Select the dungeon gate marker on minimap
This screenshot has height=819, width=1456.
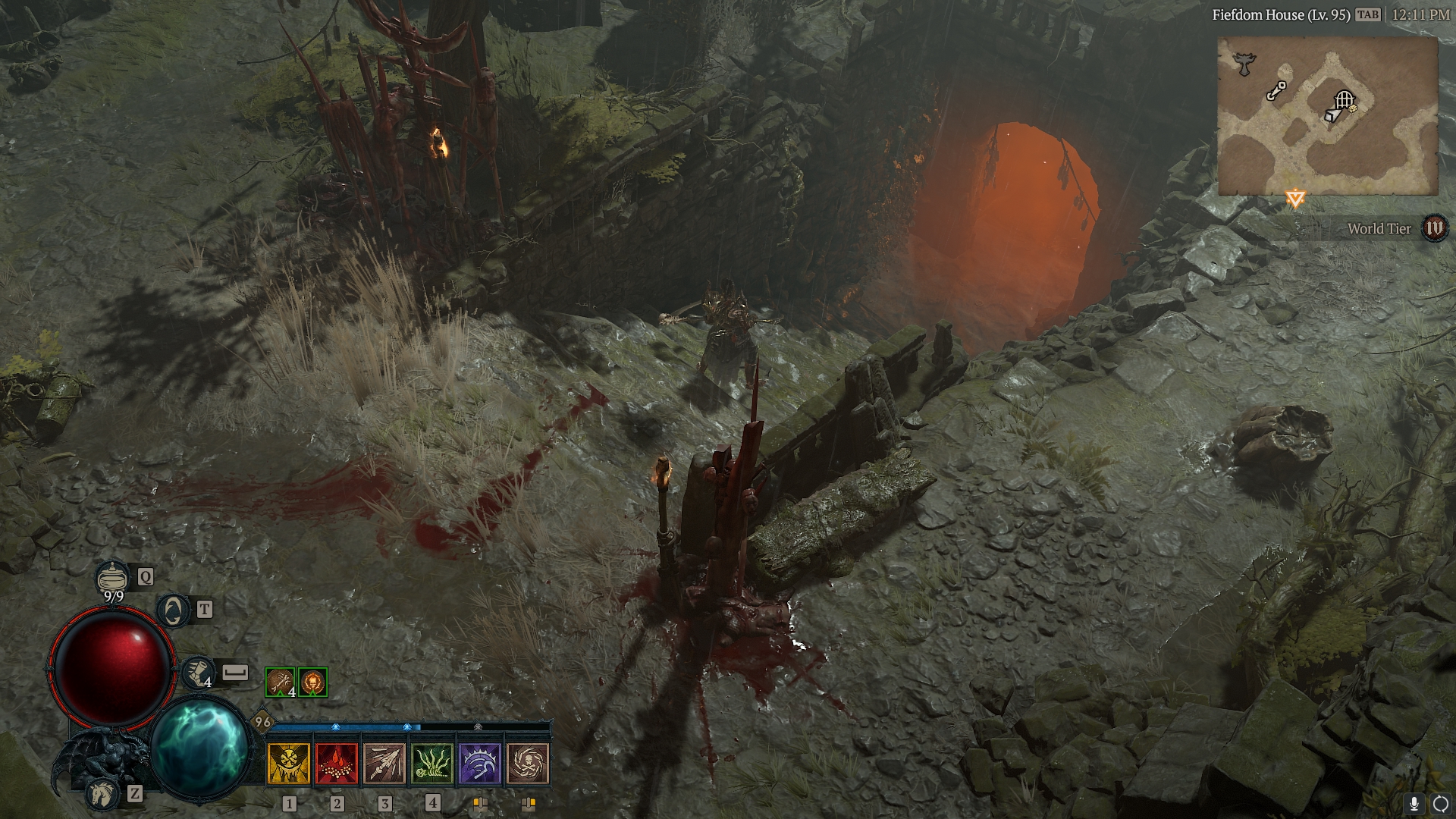coord(1344,99)
